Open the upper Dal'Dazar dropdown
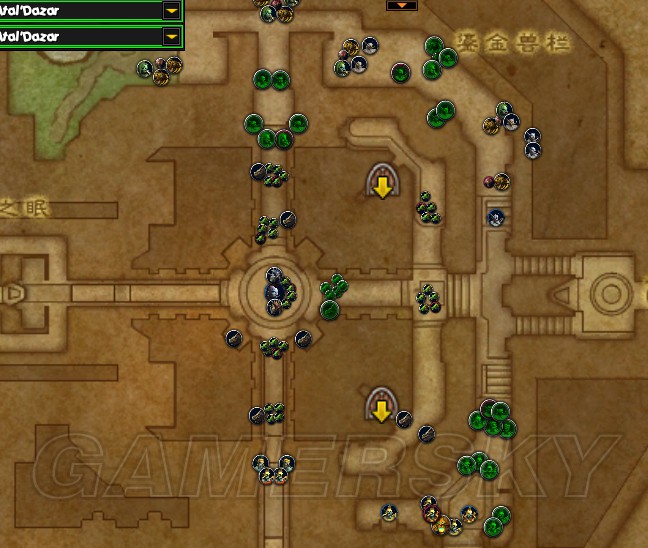648x548 pixels. pyautogui.click(x=172, y=10)
